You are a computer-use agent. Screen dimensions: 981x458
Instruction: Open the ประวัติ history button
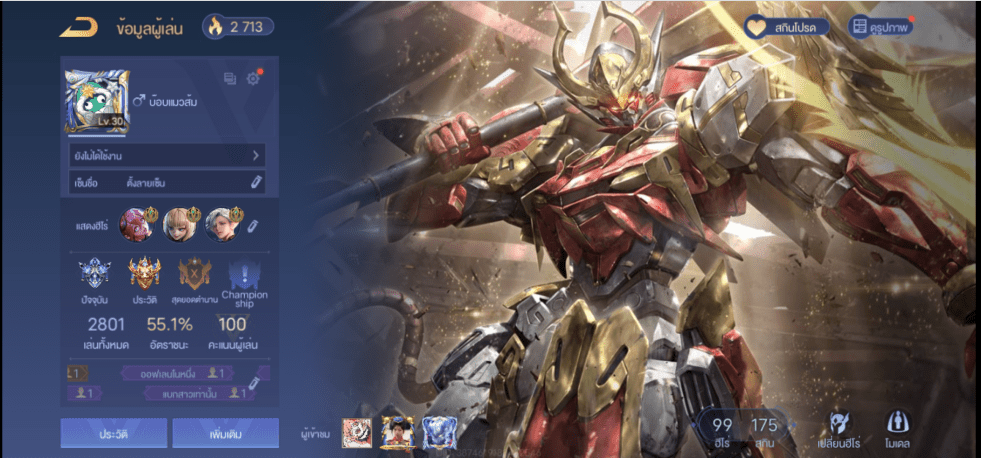click(x=114, y=433)
